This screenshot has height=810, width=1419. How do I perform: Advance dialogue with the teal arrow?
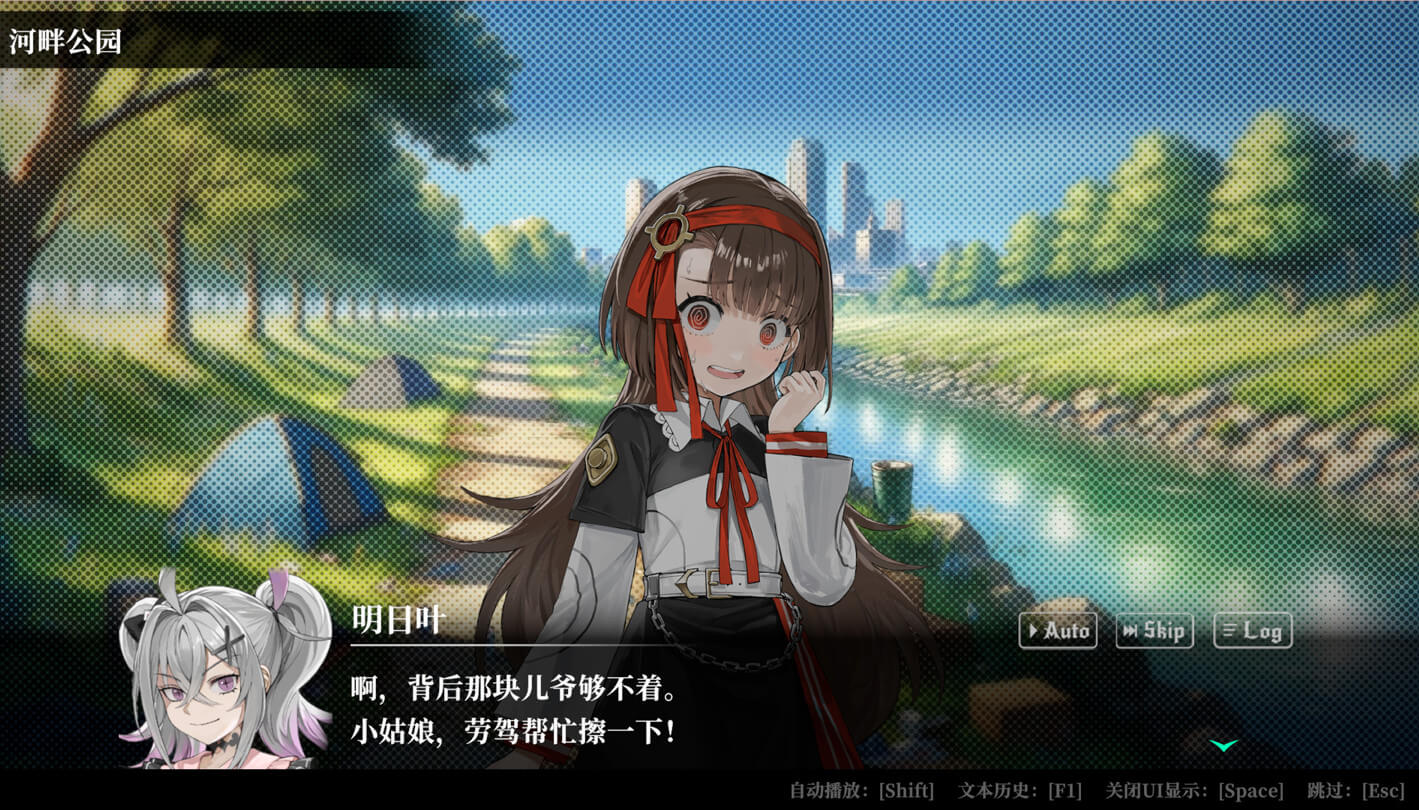click(1223, 745)
